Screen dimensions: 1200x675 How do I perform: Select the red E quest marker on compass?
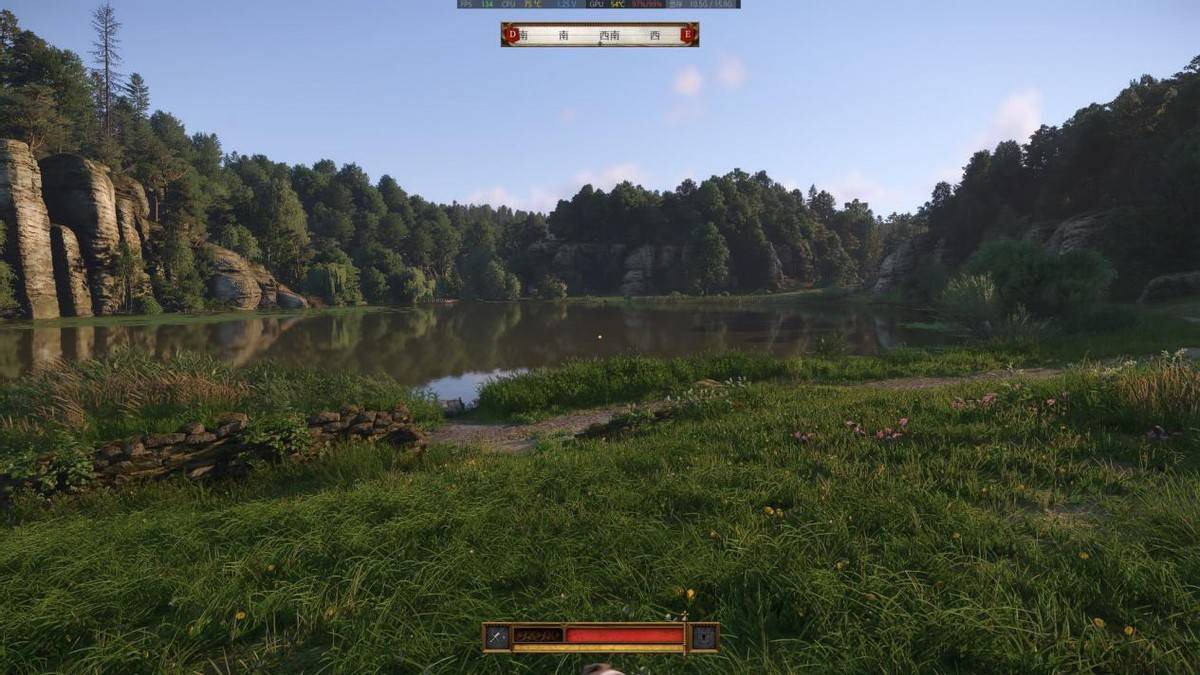[687, 35]
